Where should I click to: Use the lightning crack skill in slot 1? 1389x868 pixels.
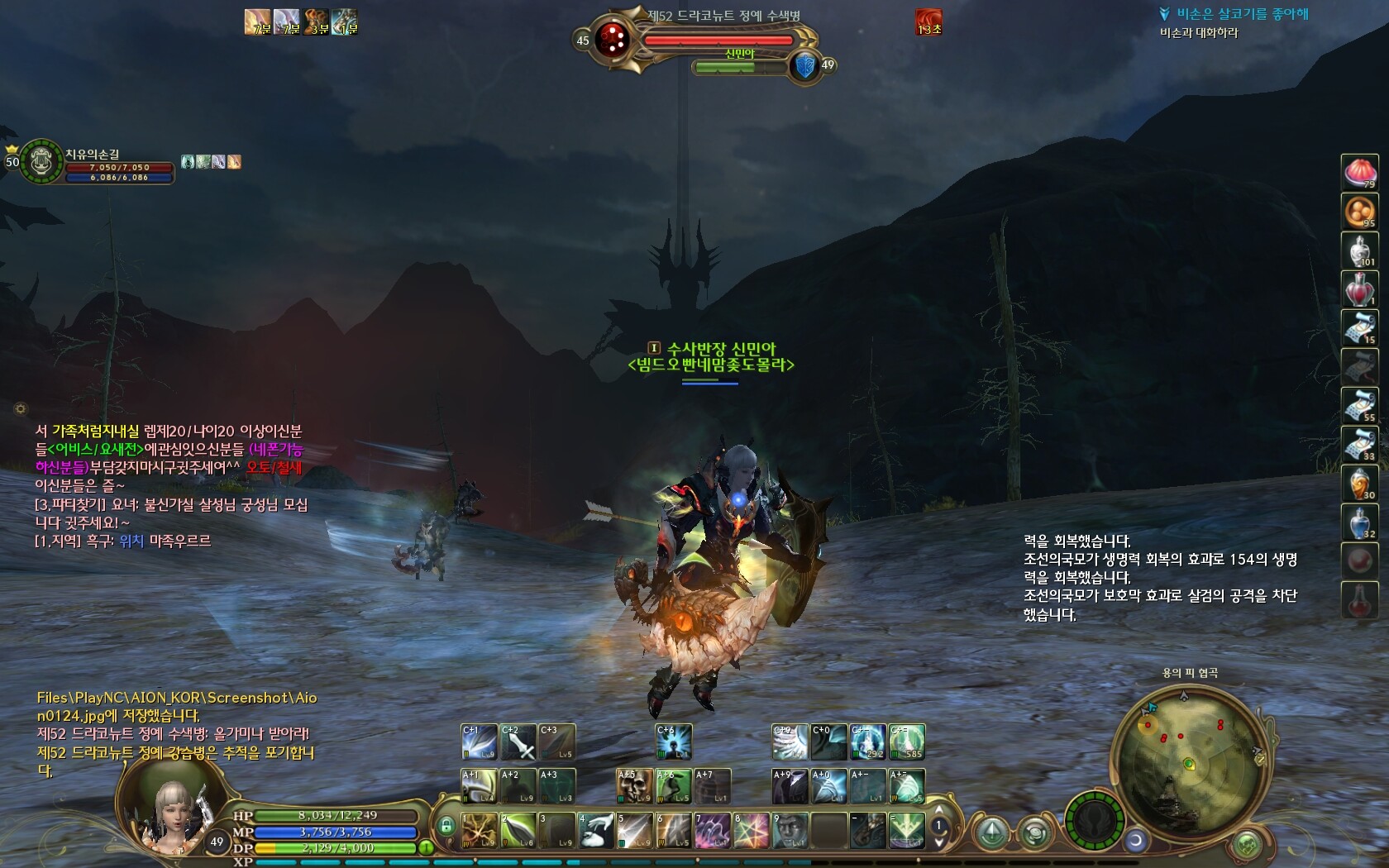[x=479, y=830]
